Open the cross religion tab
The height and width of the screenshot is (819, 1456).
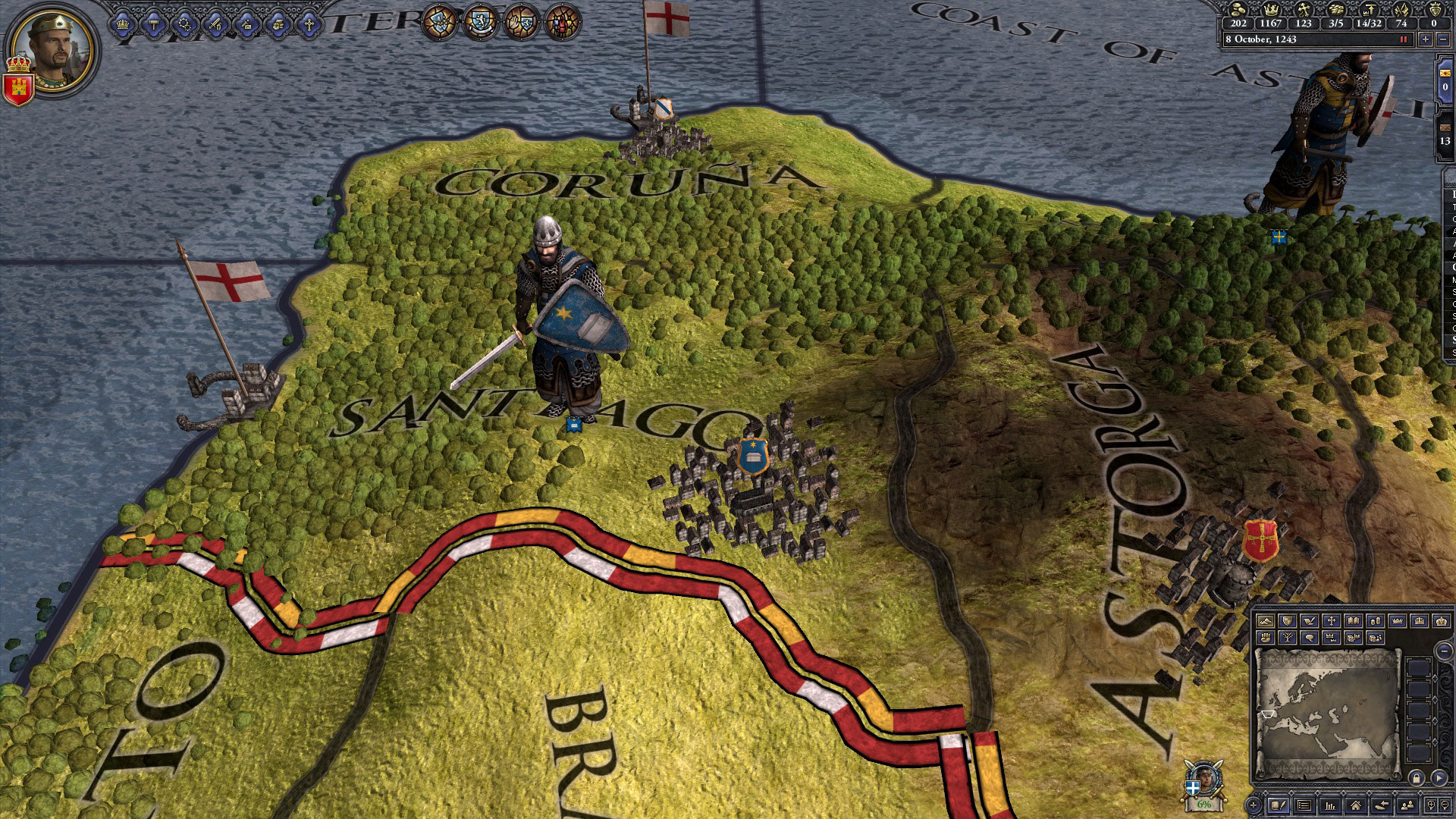point(309,25)
